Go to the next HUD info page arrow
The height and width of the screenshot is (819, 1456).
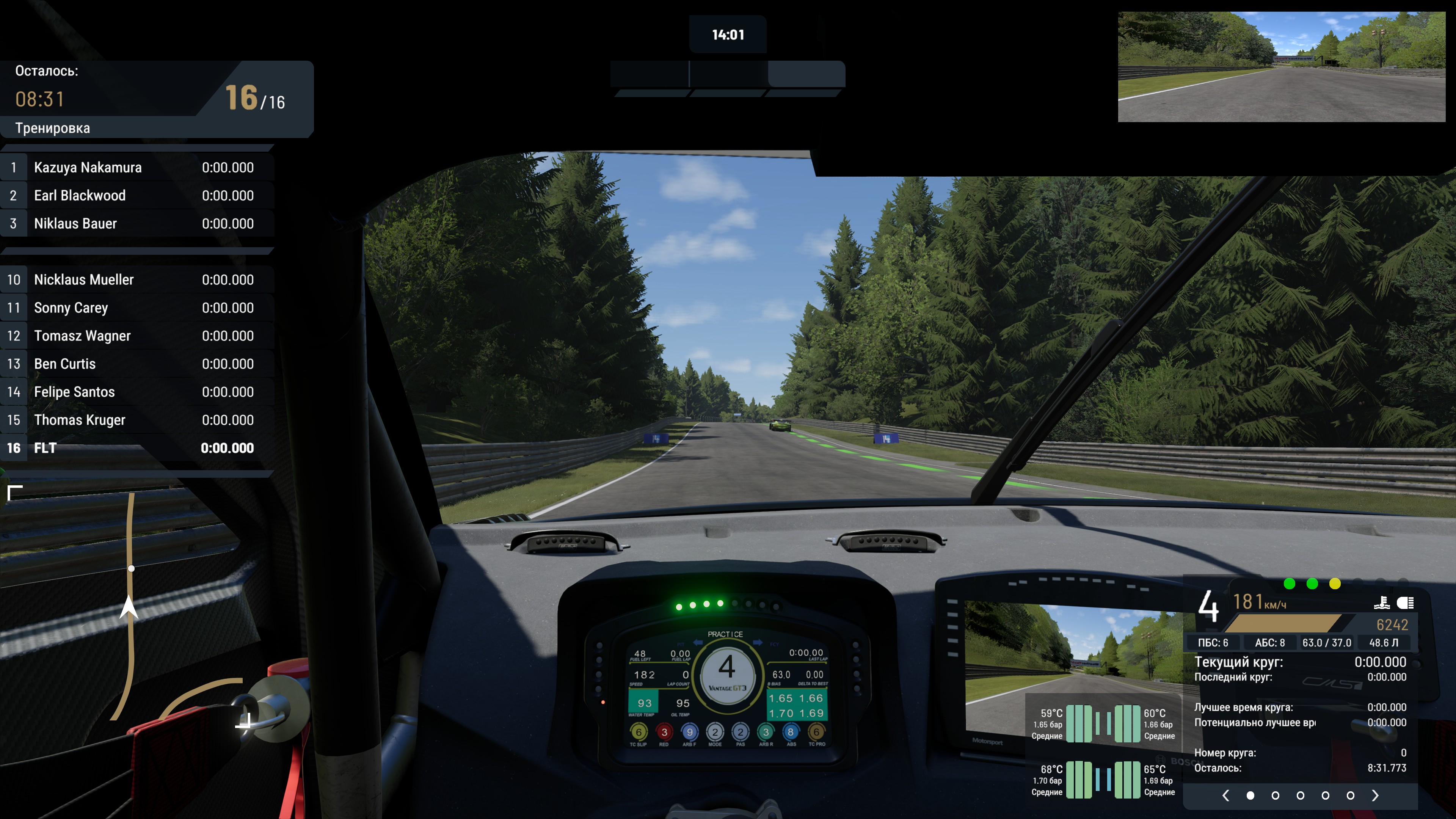(1375, 795)
